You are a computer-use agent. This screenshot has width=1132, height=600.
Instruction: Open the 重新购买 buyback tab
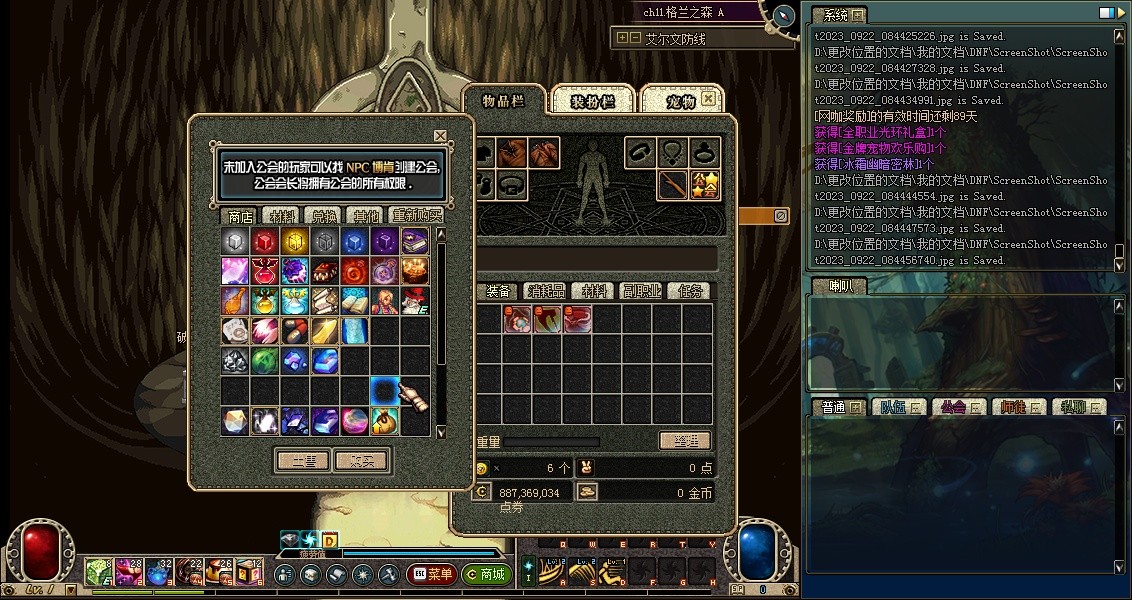[415, 216]
